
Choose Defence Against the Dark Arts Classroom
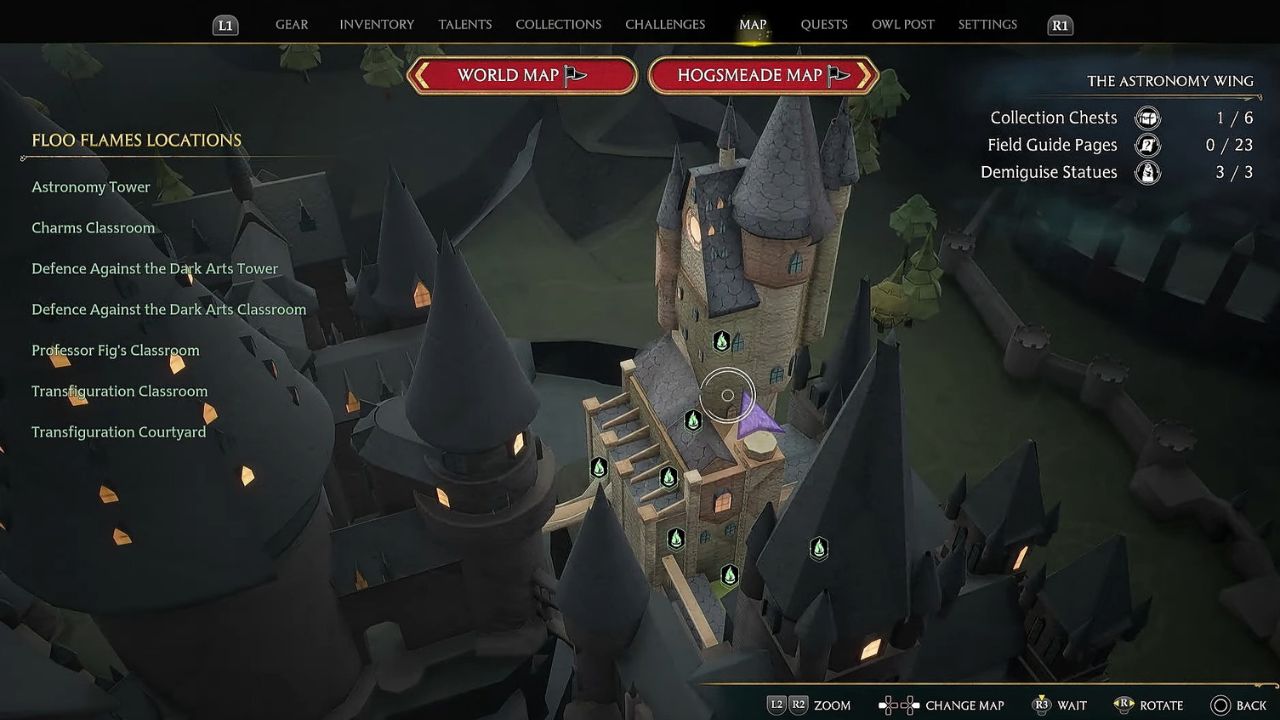point(169,310)
